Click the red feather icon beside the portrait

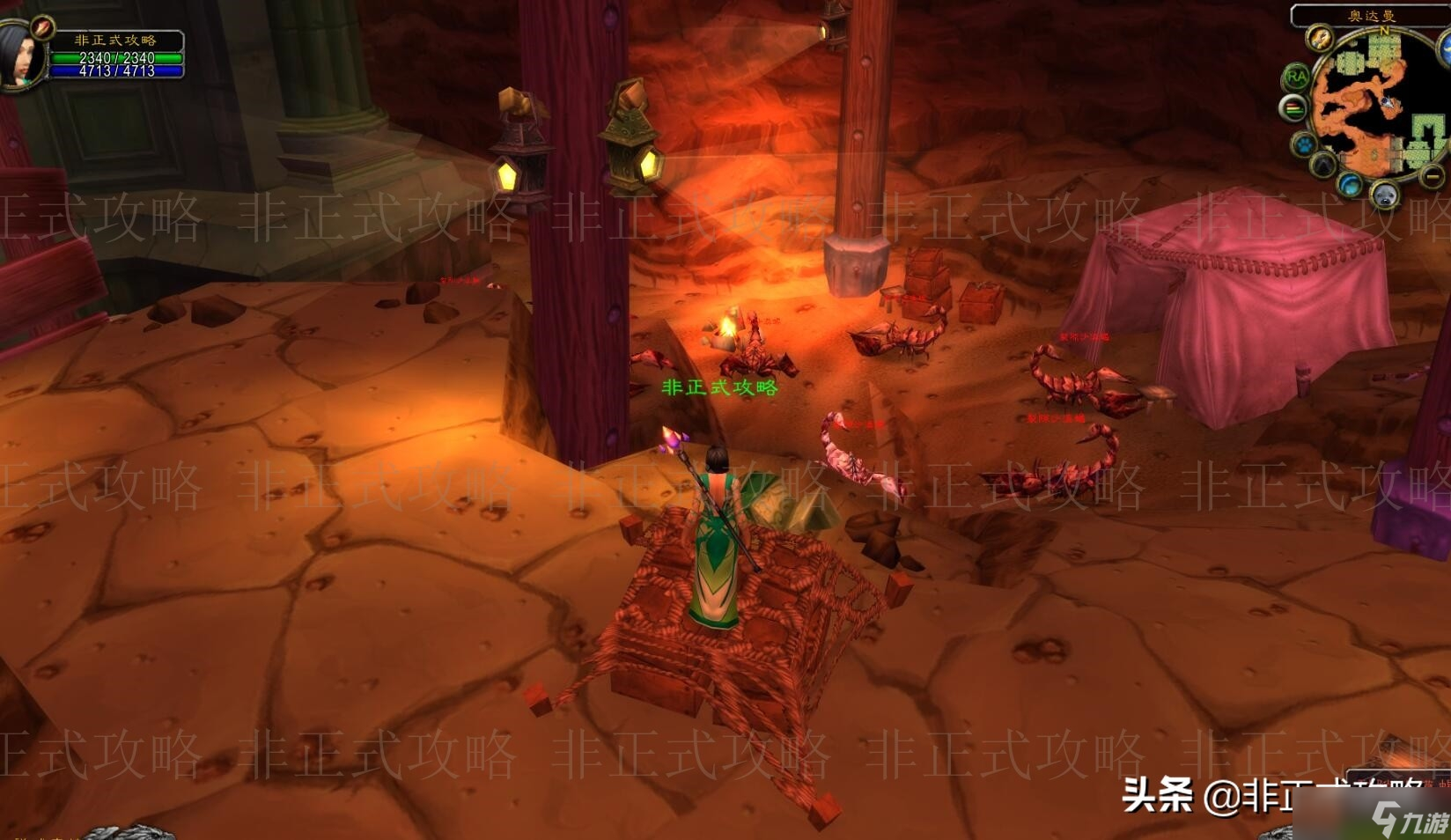point(42,28)
